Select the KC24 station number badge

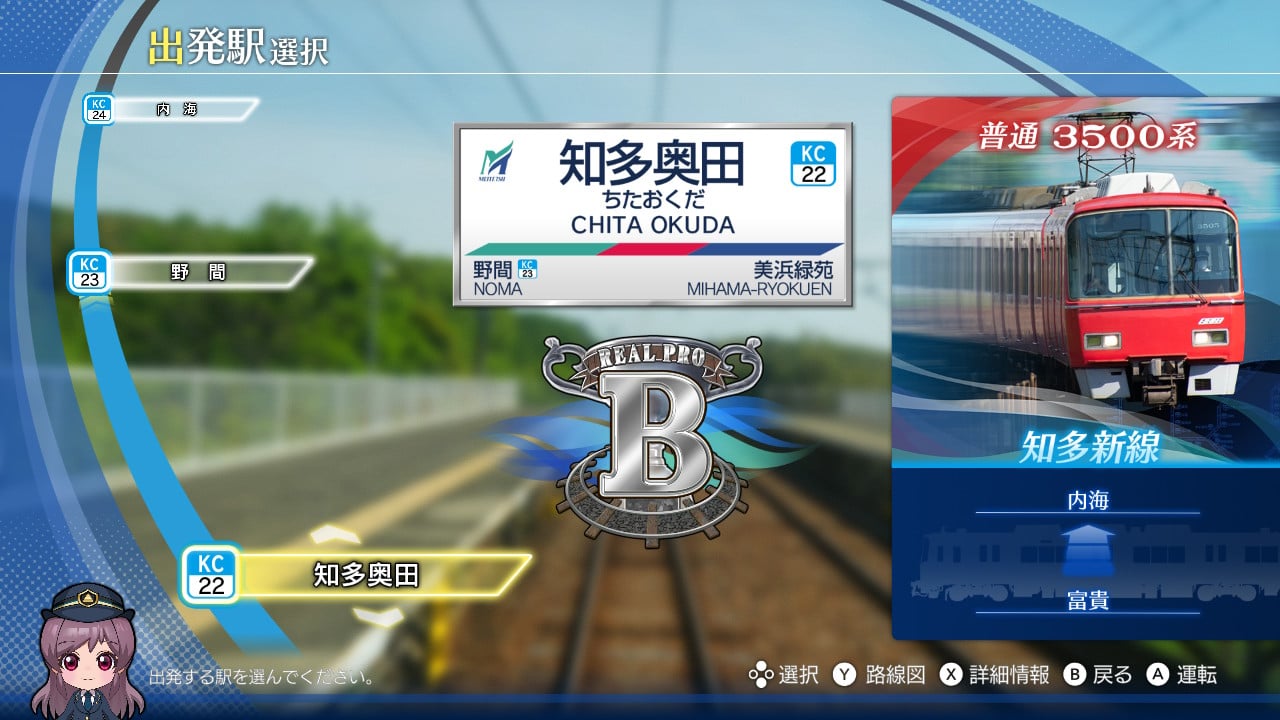(101, 107)
